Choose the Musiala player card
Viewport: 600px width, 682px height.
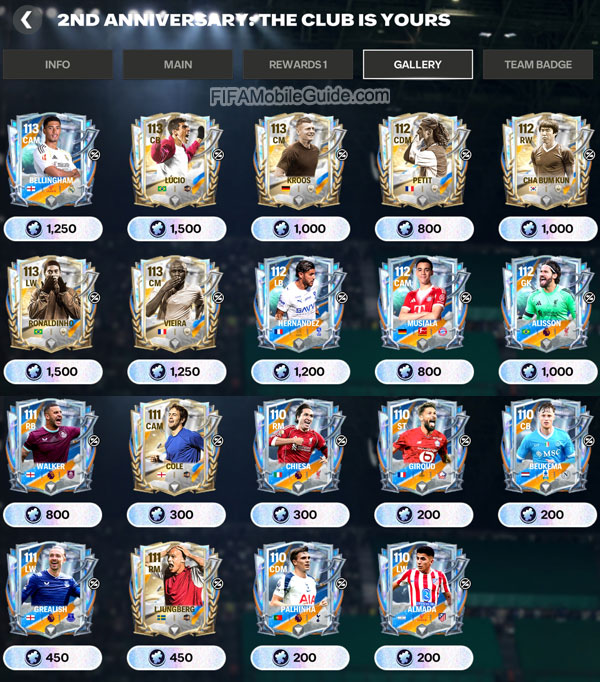[x=425, y=303]
